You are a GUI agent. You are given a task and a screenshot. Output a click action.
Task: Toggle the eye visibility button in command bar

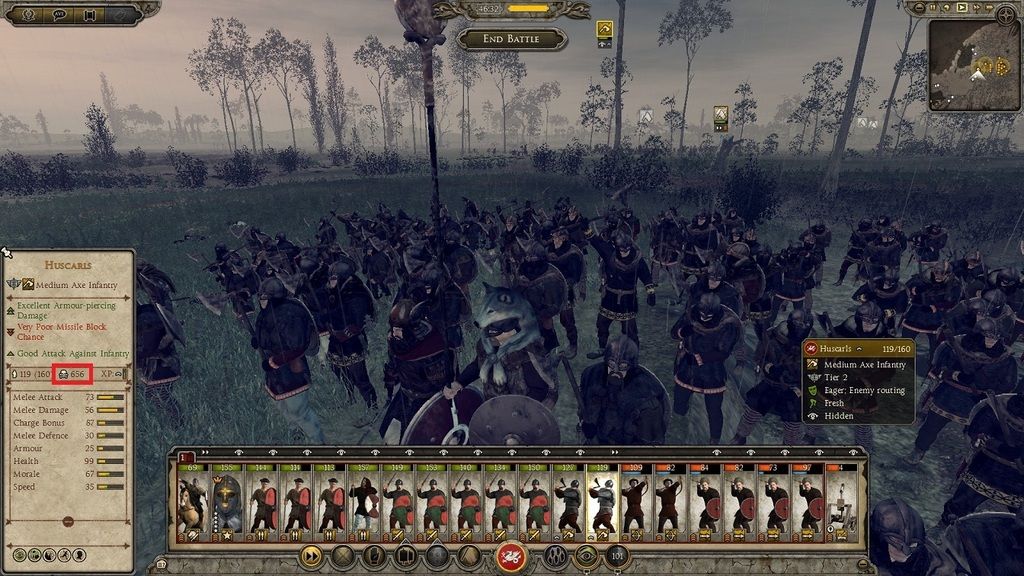[586, 556]
